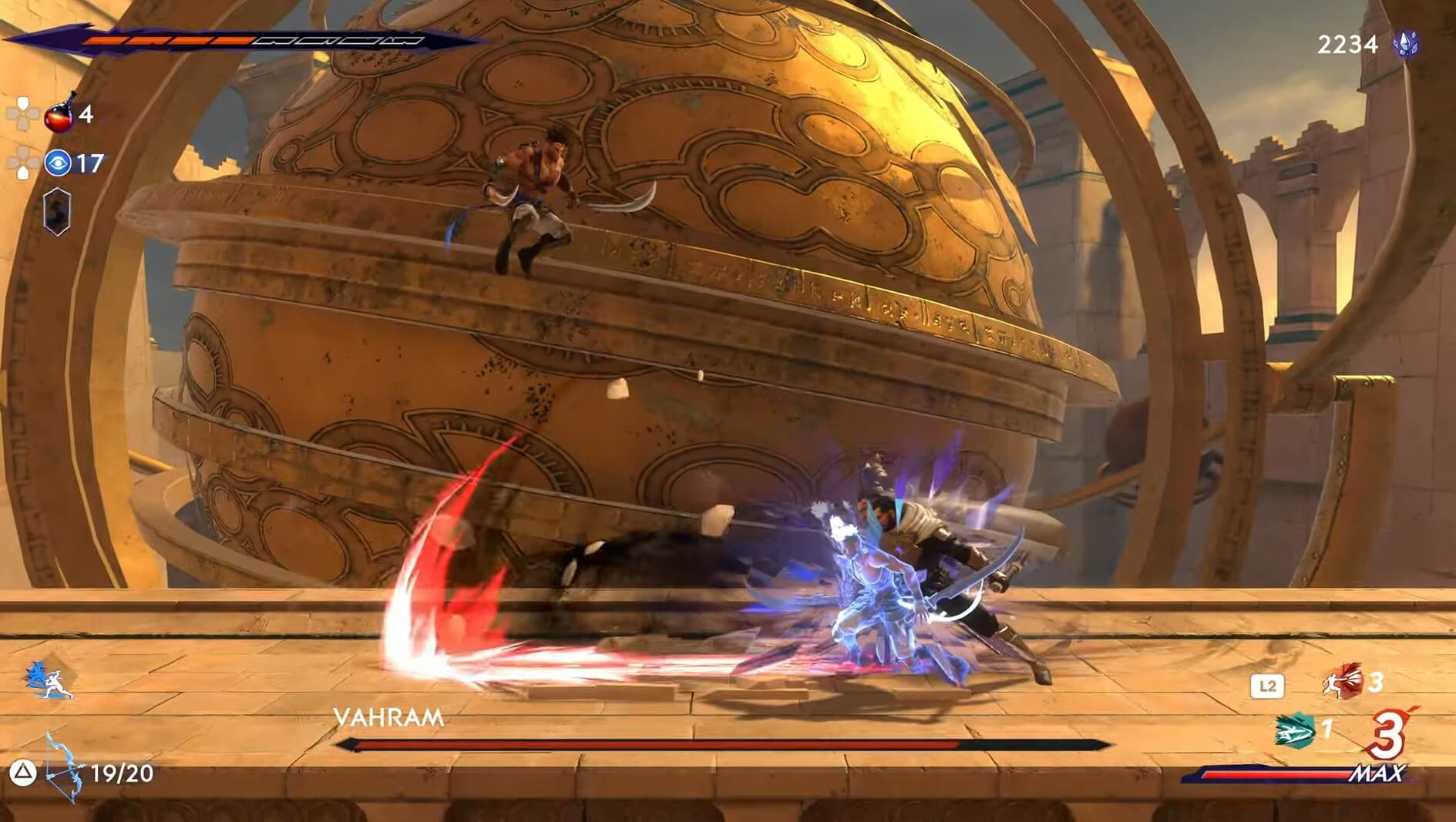1456x822 pixels.
Task: Select the red healing potion icon
Action: [60, 114]
